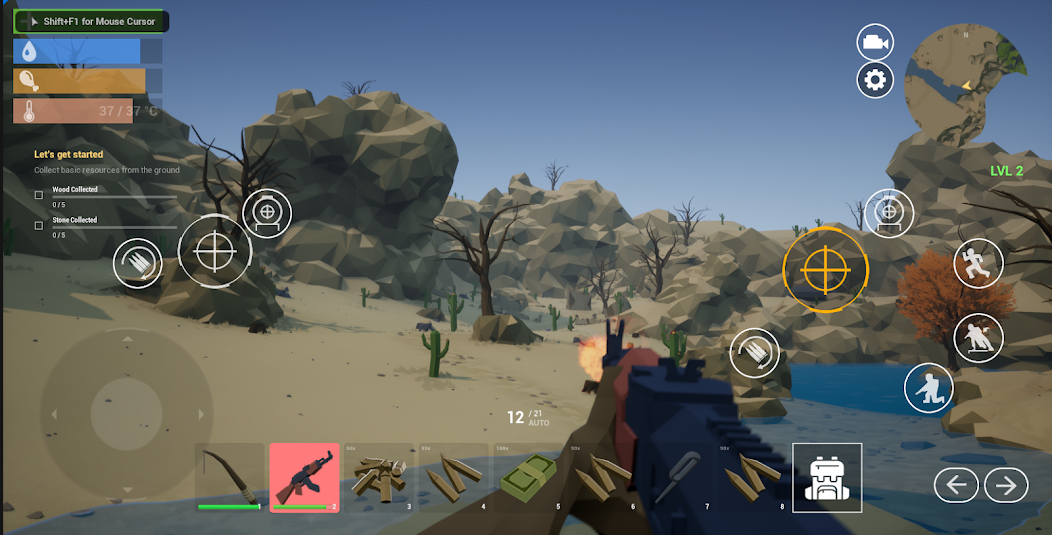
Task: Open the backpack inventory
Action: pyautogui.click(x=827, y=477)
